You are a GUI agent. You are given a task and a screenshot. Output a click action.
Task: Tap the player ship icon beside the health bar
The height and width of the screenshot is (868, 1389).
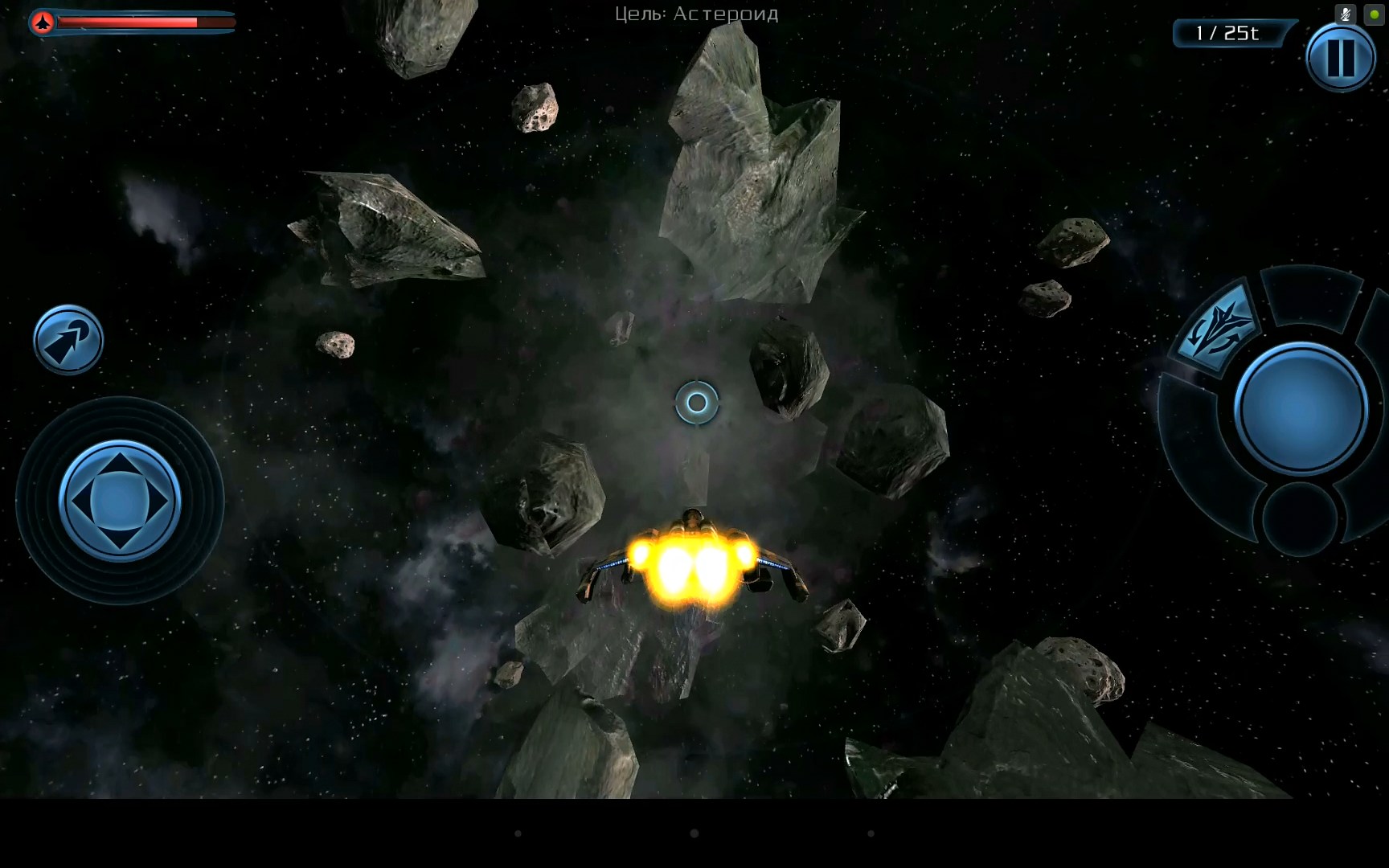click(x=42, y=23)
